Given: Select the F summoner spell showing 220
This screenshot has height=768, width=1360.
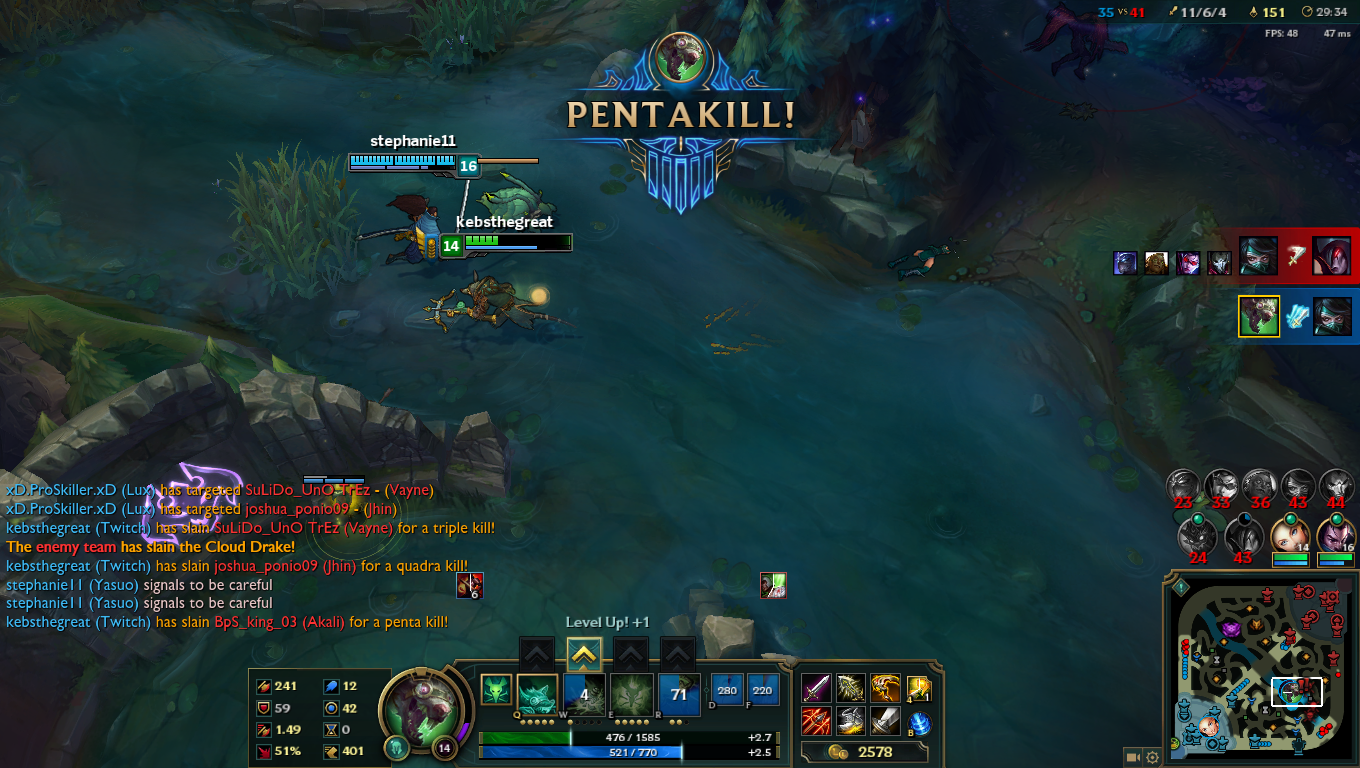Looking at the screenshot, I should tap(762, 690).
